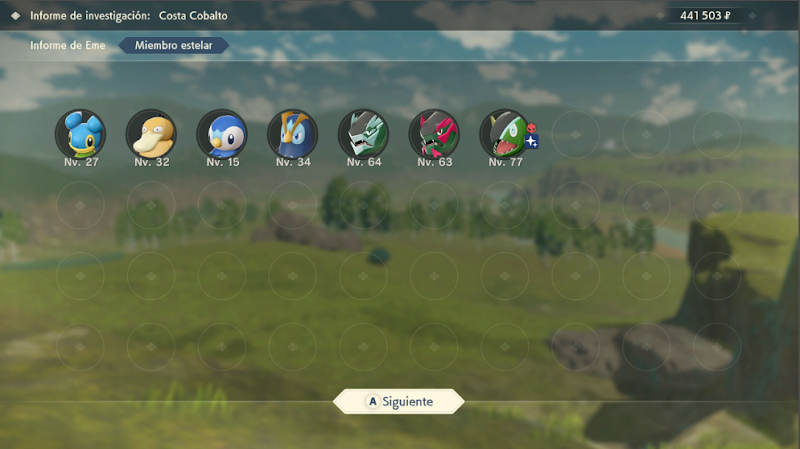Viewport: 800px width, 449px height.
Task: Pick the Piplup at Nv. 15
Action: (x=221, y=133)
